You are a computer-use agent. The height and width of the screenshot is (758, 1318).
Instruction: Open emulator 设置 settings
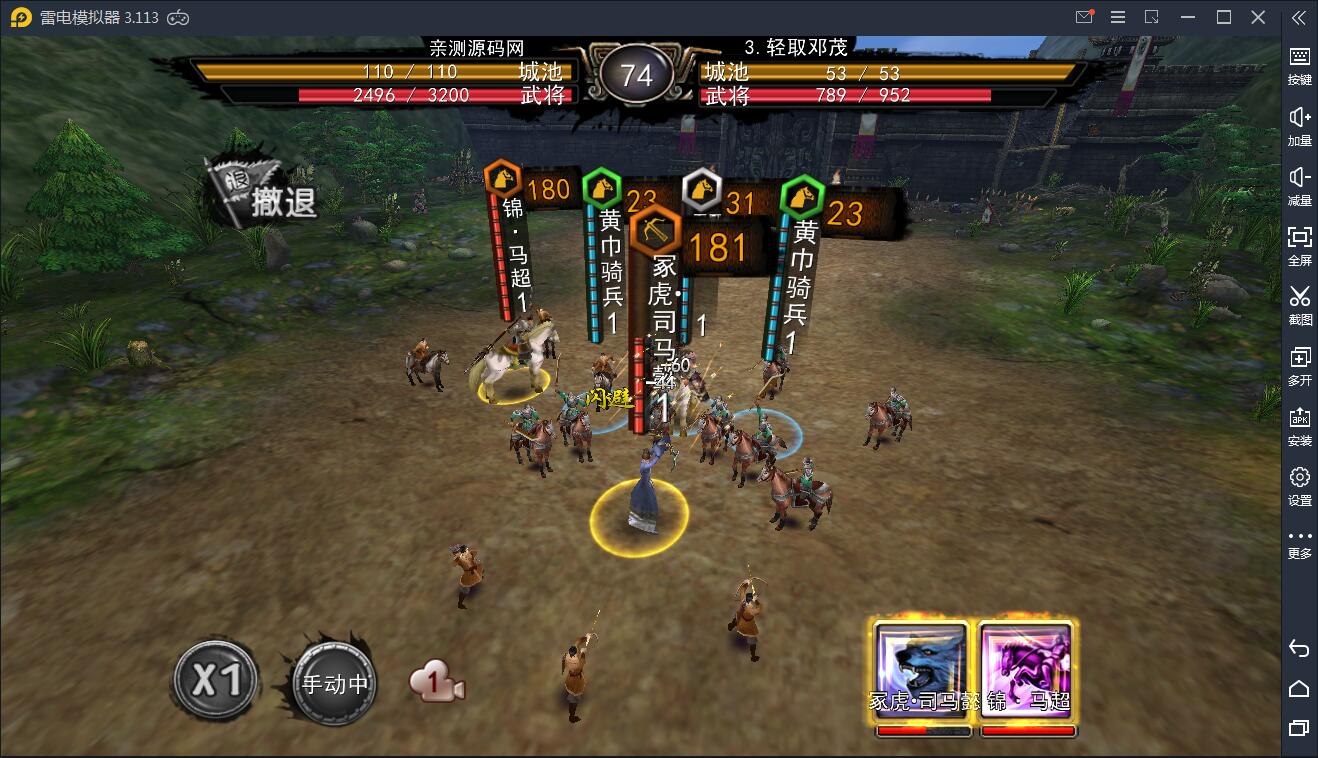tap(1299, 485)
